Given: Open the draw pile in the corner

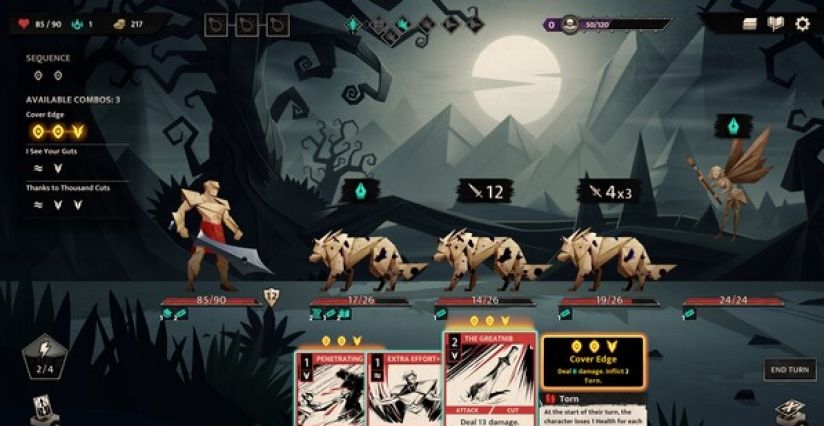Looking at the screenshot, I should point(44,408).
